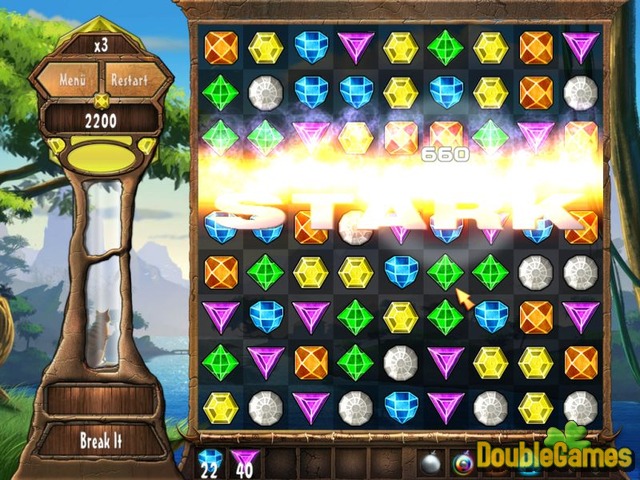640x480 pixels.
Task: Choose the only green gem in the top row
Action: [x=445, y=46]
